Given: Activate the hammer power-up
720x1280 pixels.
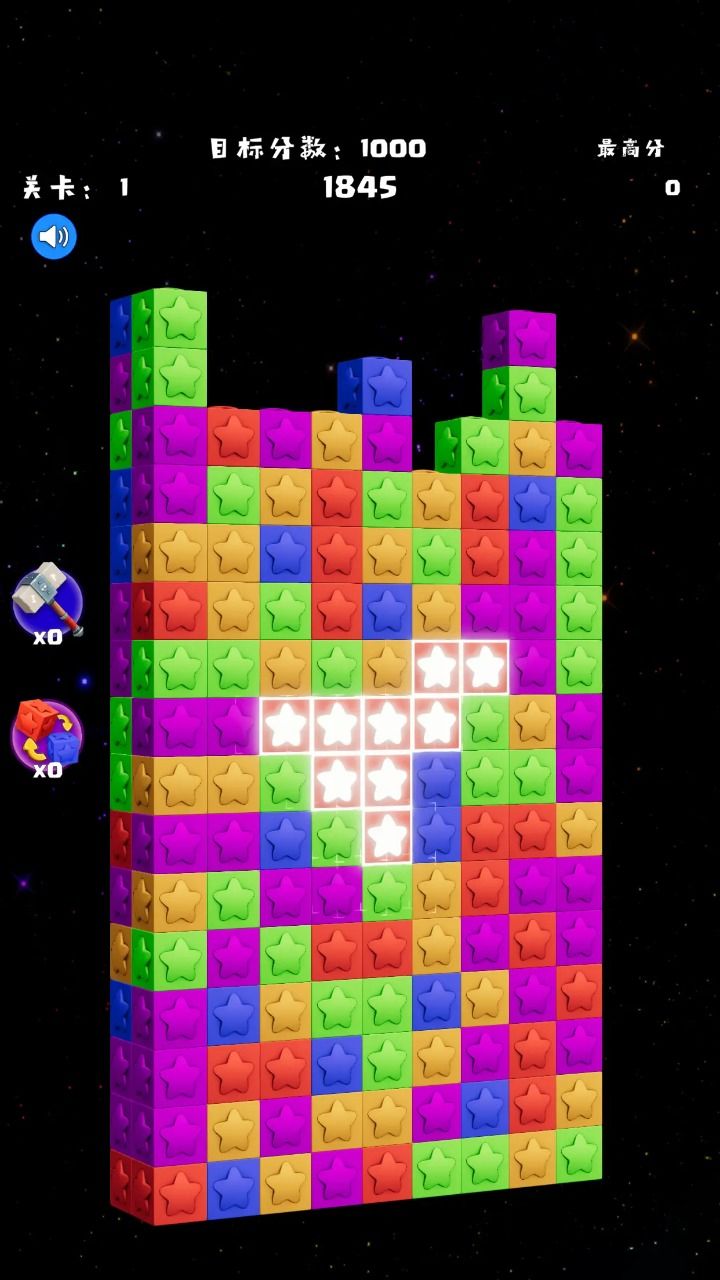Looking at the screenshot, I should point(47,601).
